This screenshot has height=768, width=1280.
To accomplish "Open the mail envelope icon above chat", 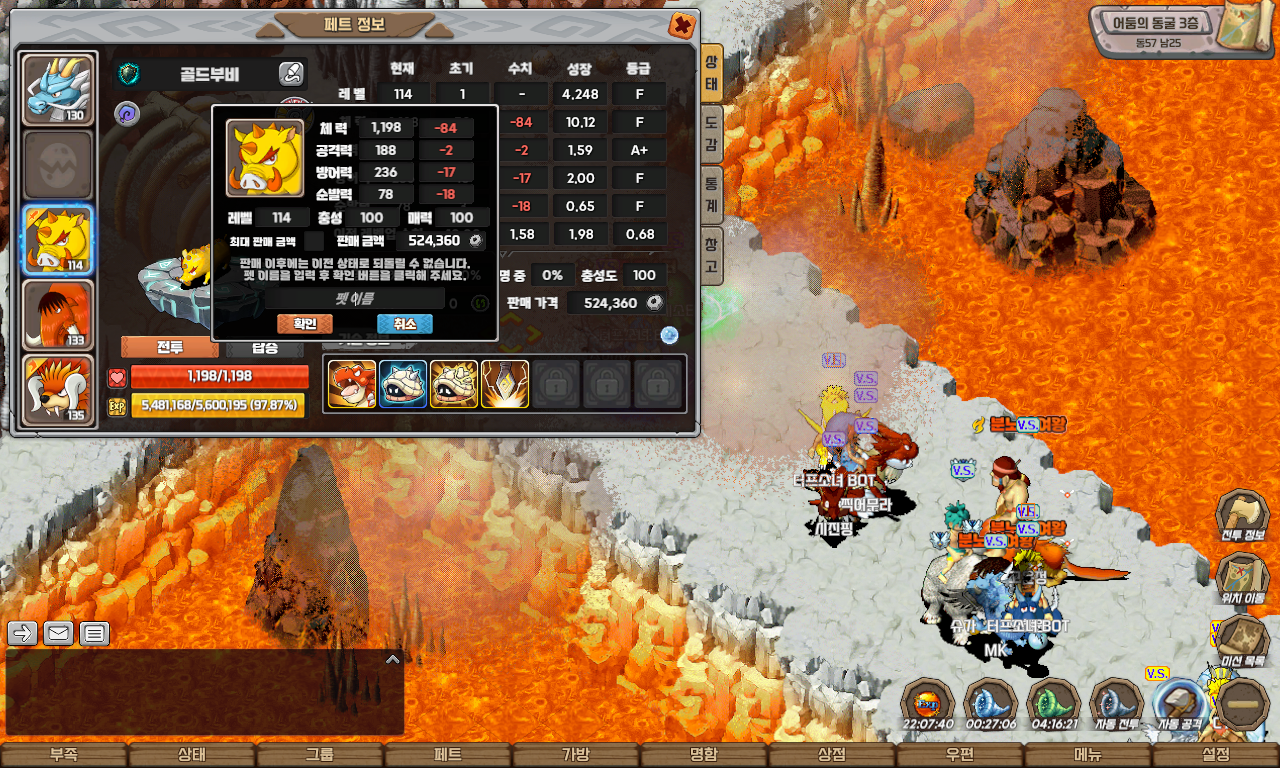I will 58,633.
